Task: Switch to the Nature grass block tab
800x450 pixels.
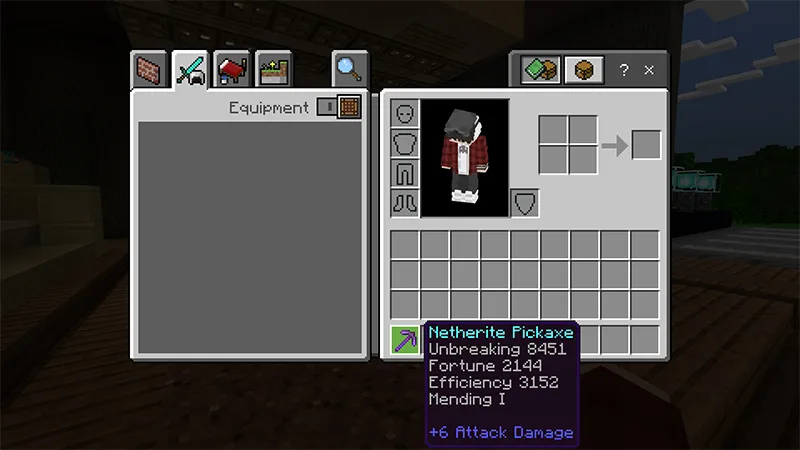Action: [x=272, y=71]
